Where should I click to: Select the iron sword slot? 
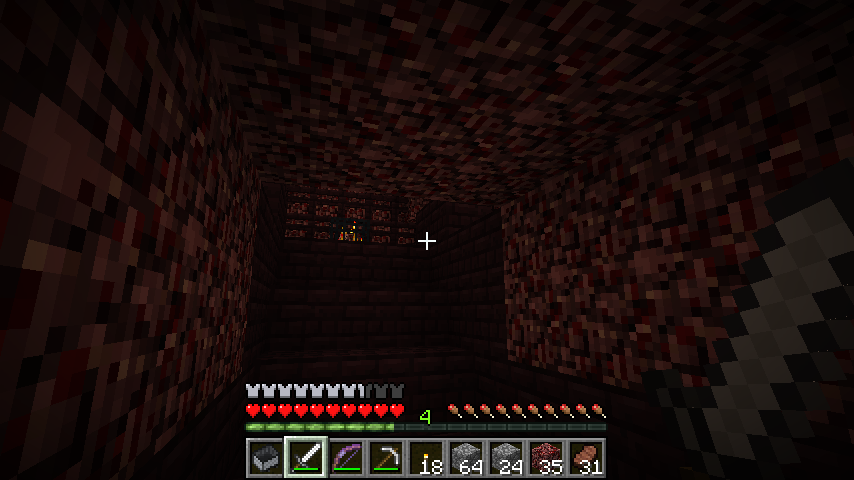pyautogui.click(x=305, y=458)
